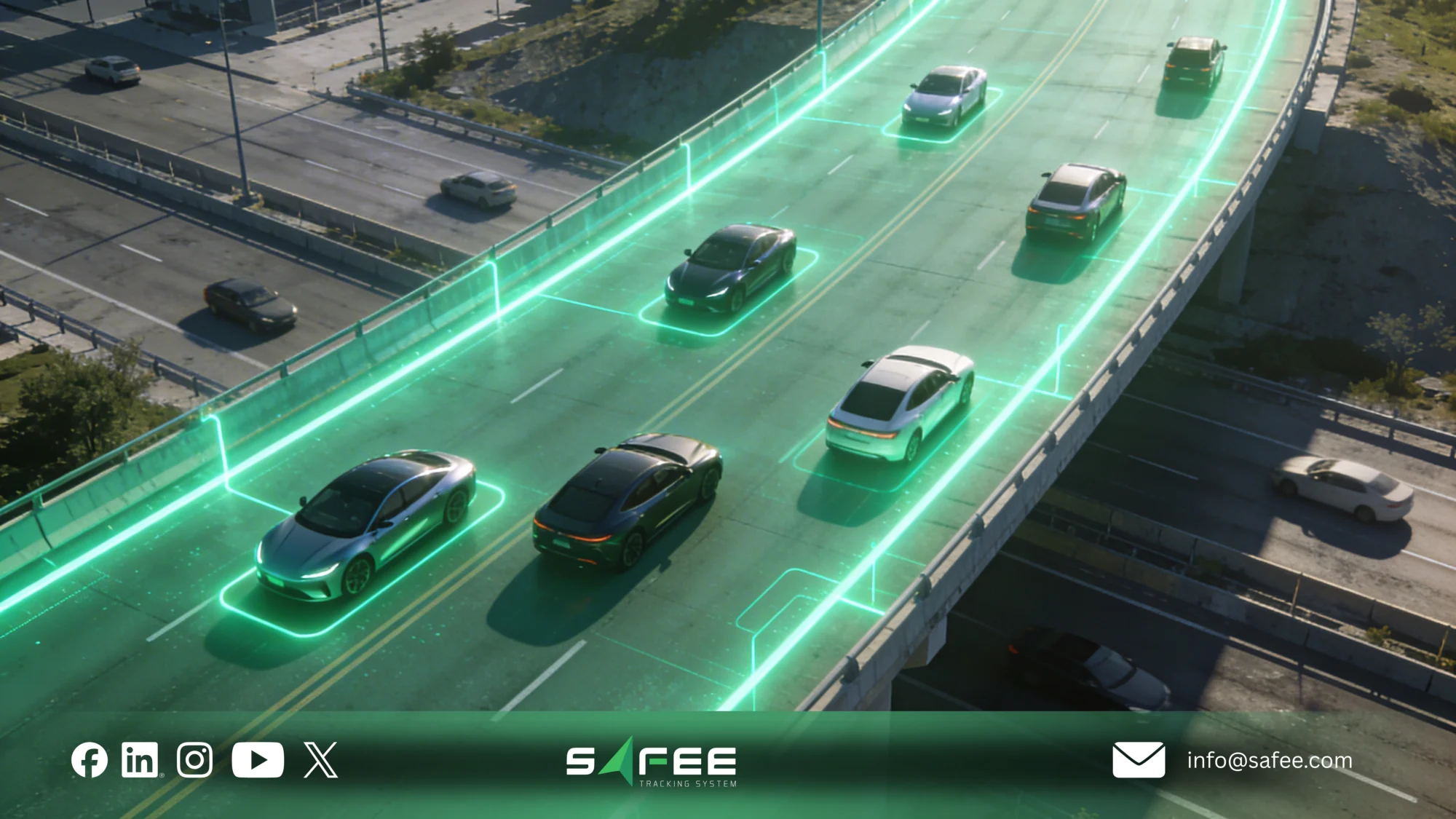Click the white envelope mail icon
Screen dimensions: 1456x819
point(1139,760)
